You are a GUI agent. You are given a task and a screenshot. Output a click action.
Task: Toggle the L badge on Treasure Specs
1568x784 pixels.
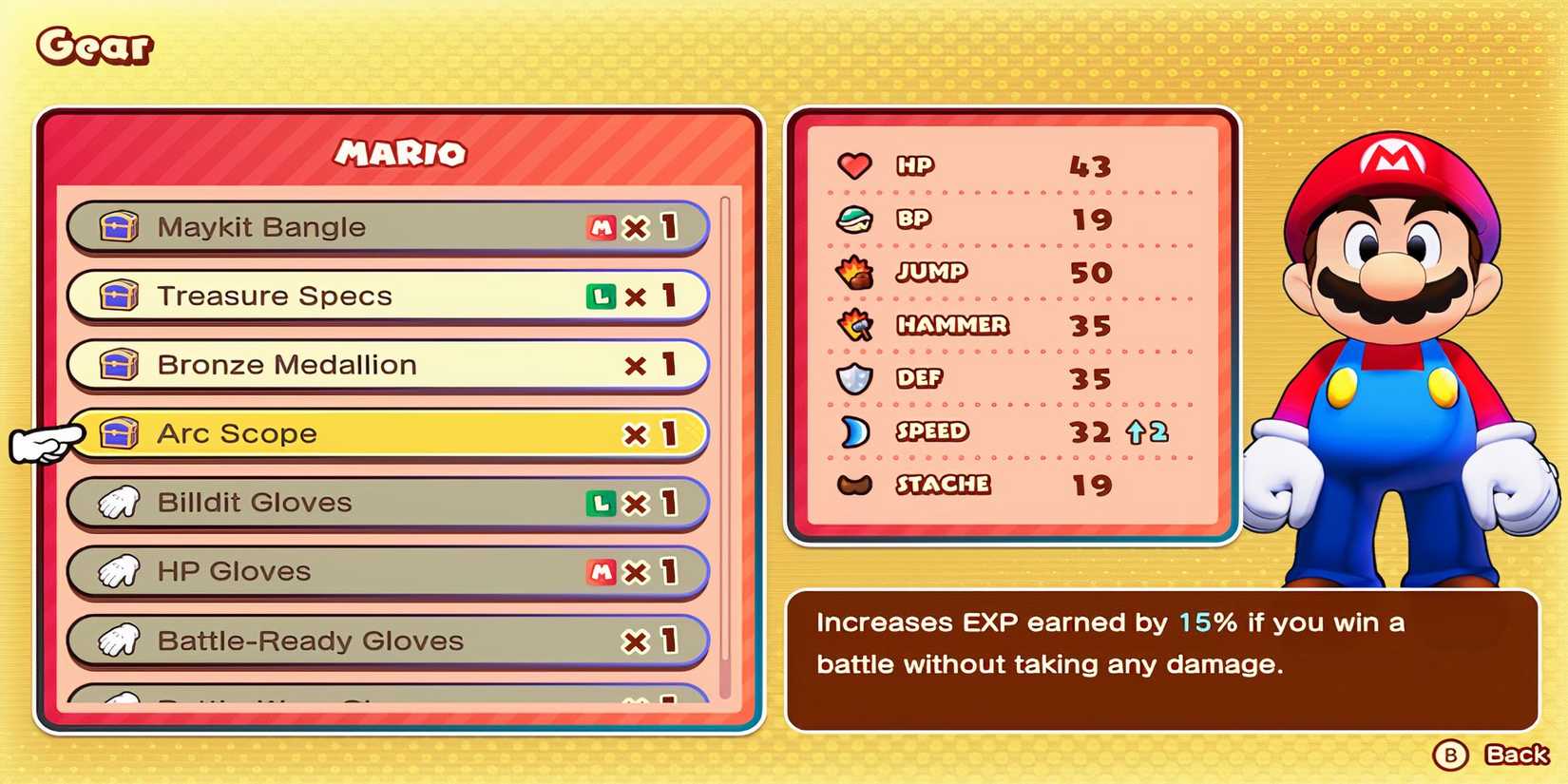[600, 296]
